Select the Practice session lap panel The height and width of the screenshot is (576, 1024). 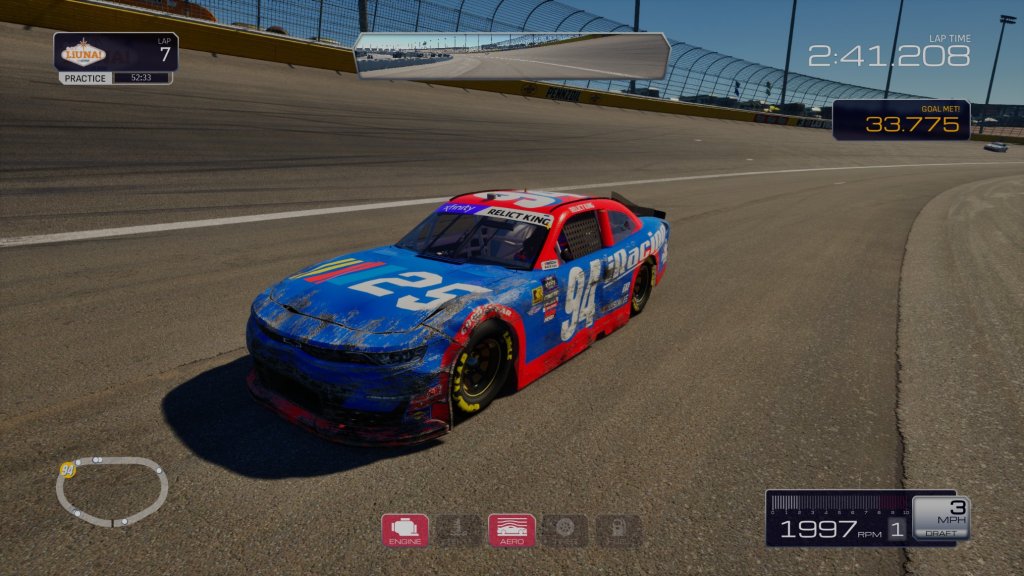[116, 58]
